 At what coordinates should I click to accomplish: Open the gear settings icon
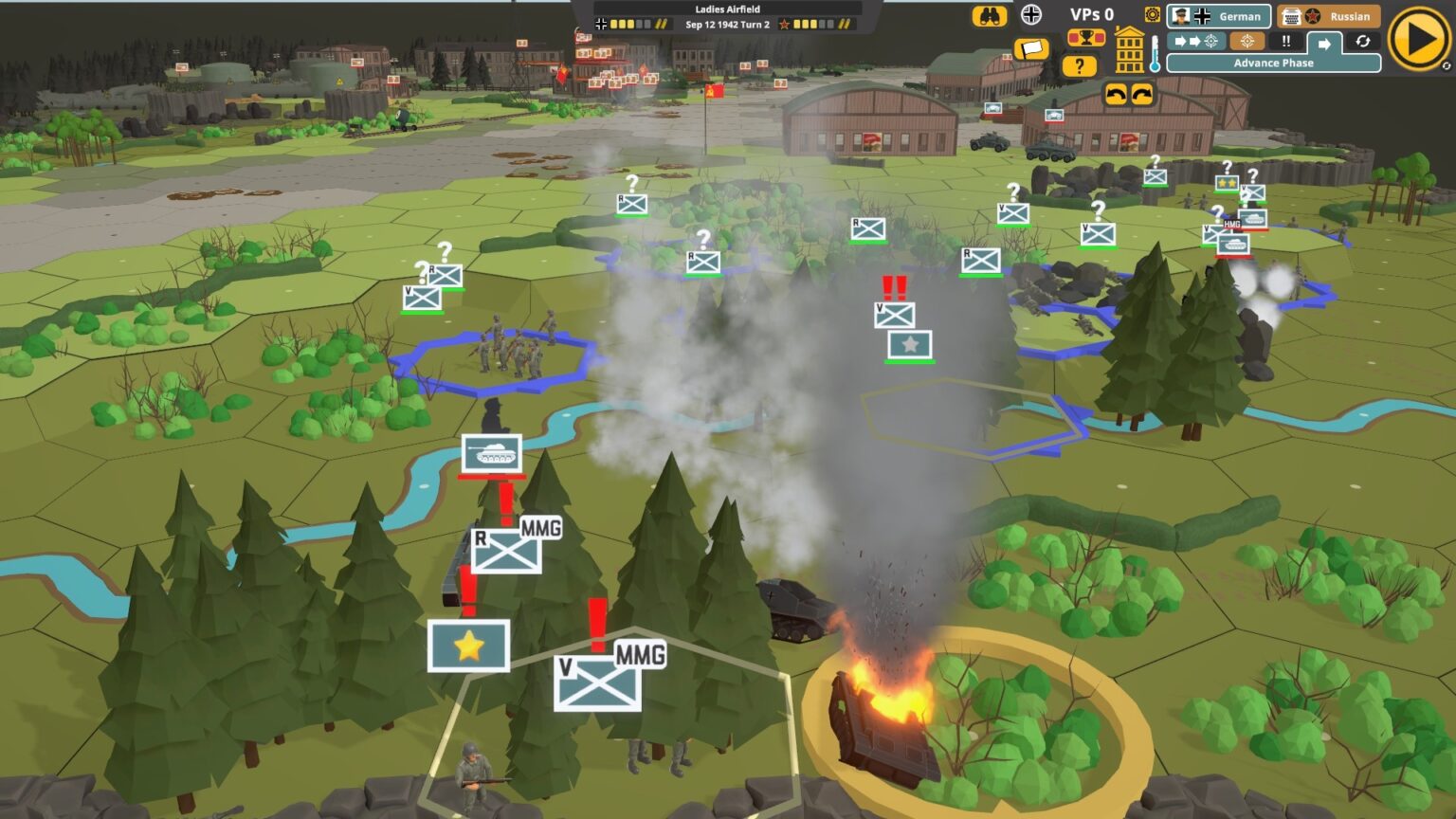tap(1152, 15)
